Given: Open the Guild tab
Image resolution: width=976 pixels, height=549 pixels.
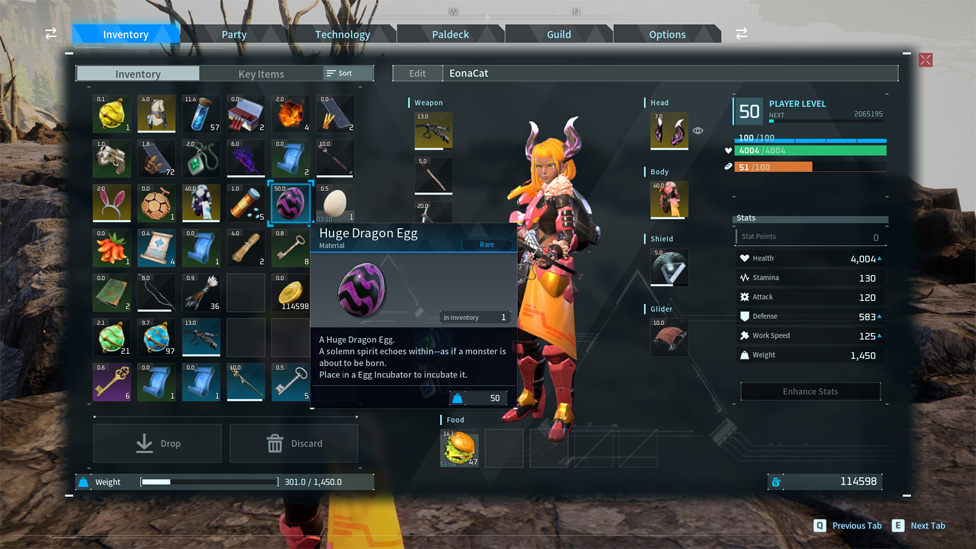Looking at the screenshot, I should [558, 34].
